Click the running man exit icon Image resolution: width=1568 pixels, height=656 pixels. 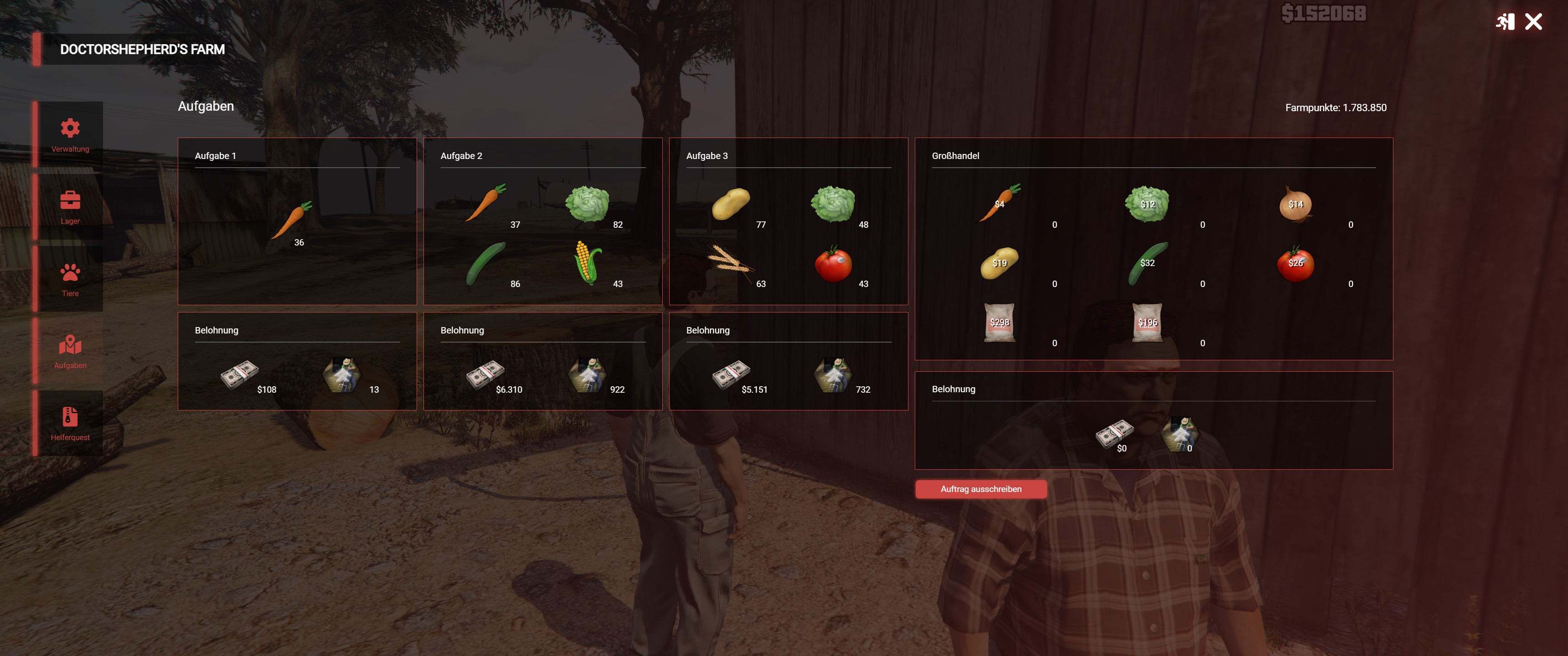pos(1505,22)
